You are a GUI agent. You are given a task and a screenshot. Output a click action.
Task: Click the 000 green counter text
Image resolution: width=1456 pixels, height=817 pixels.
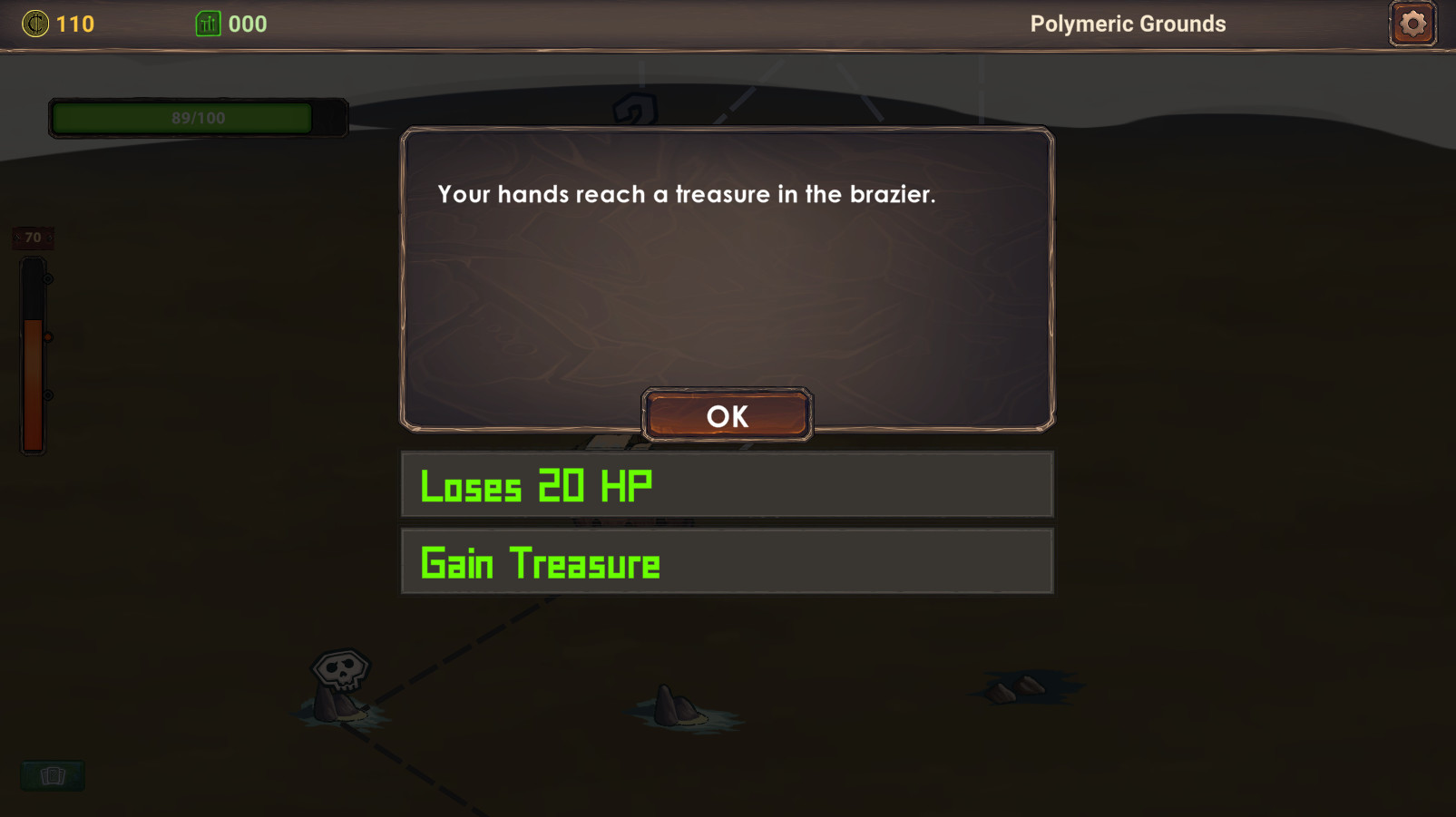247,24
